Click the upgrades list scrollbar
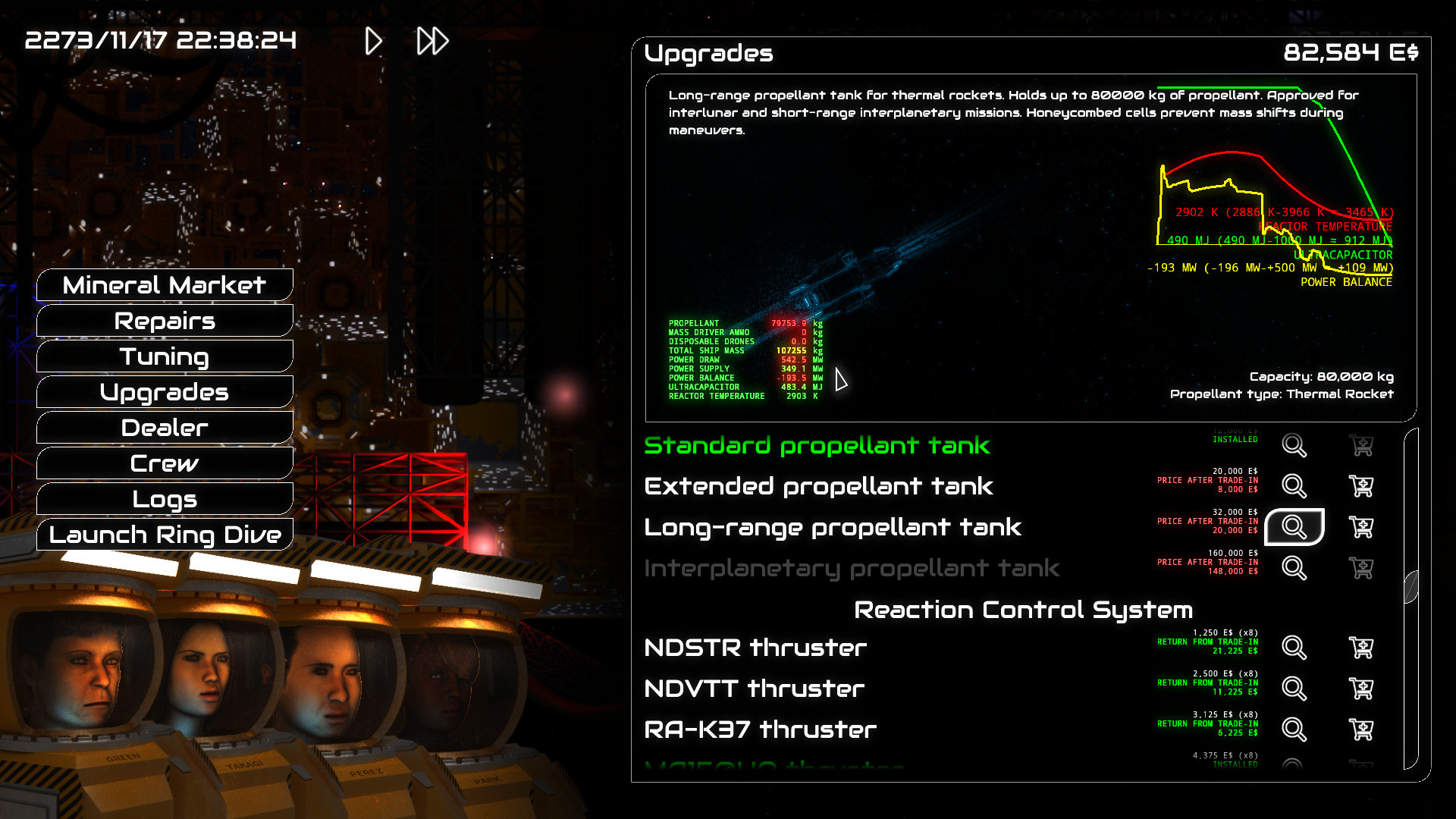 pyautogui.click(x=1413, y=584)
